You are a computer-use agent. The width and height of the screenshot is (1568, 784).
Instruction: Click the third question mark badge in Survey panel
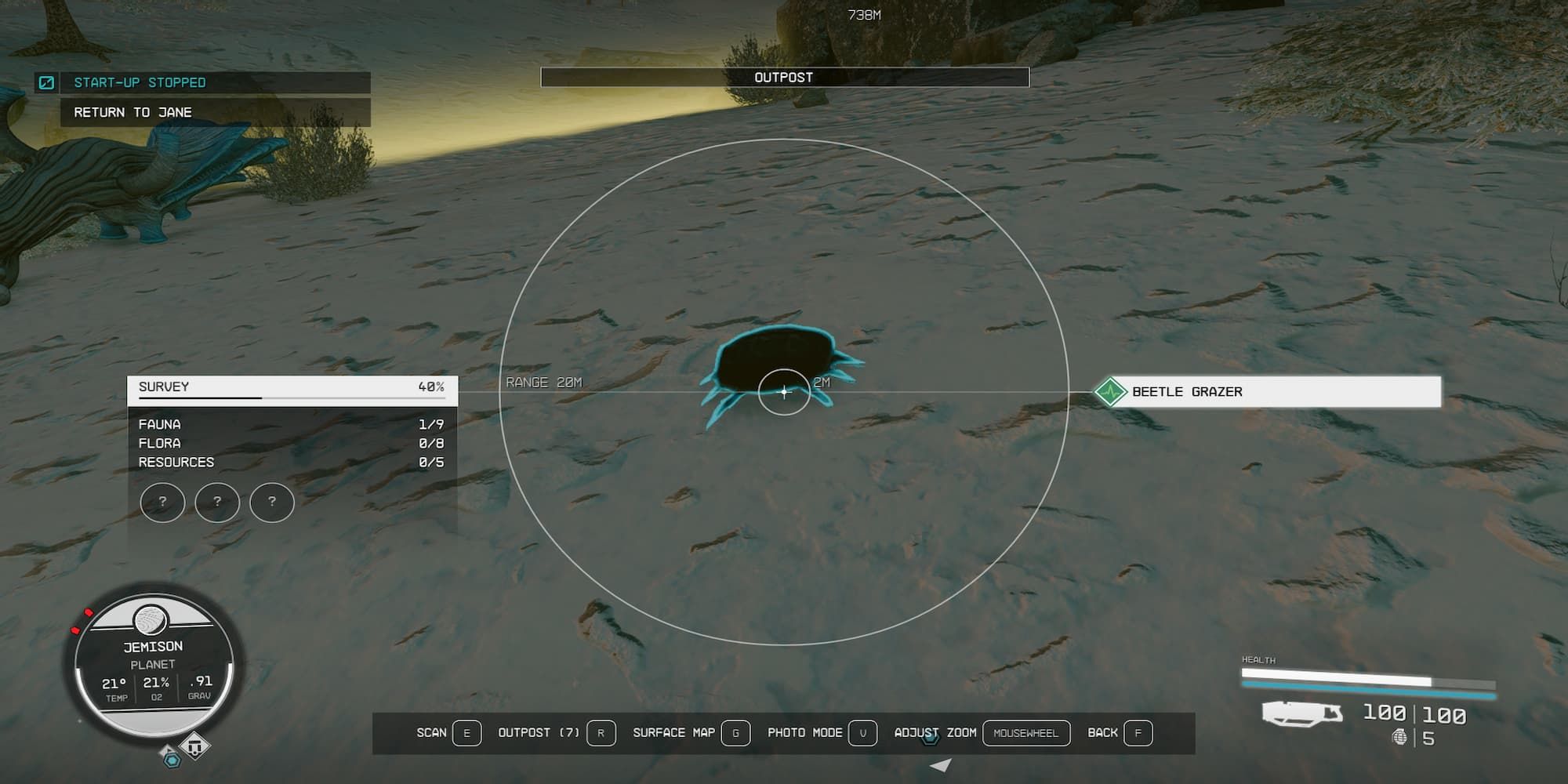coord(271,503)
